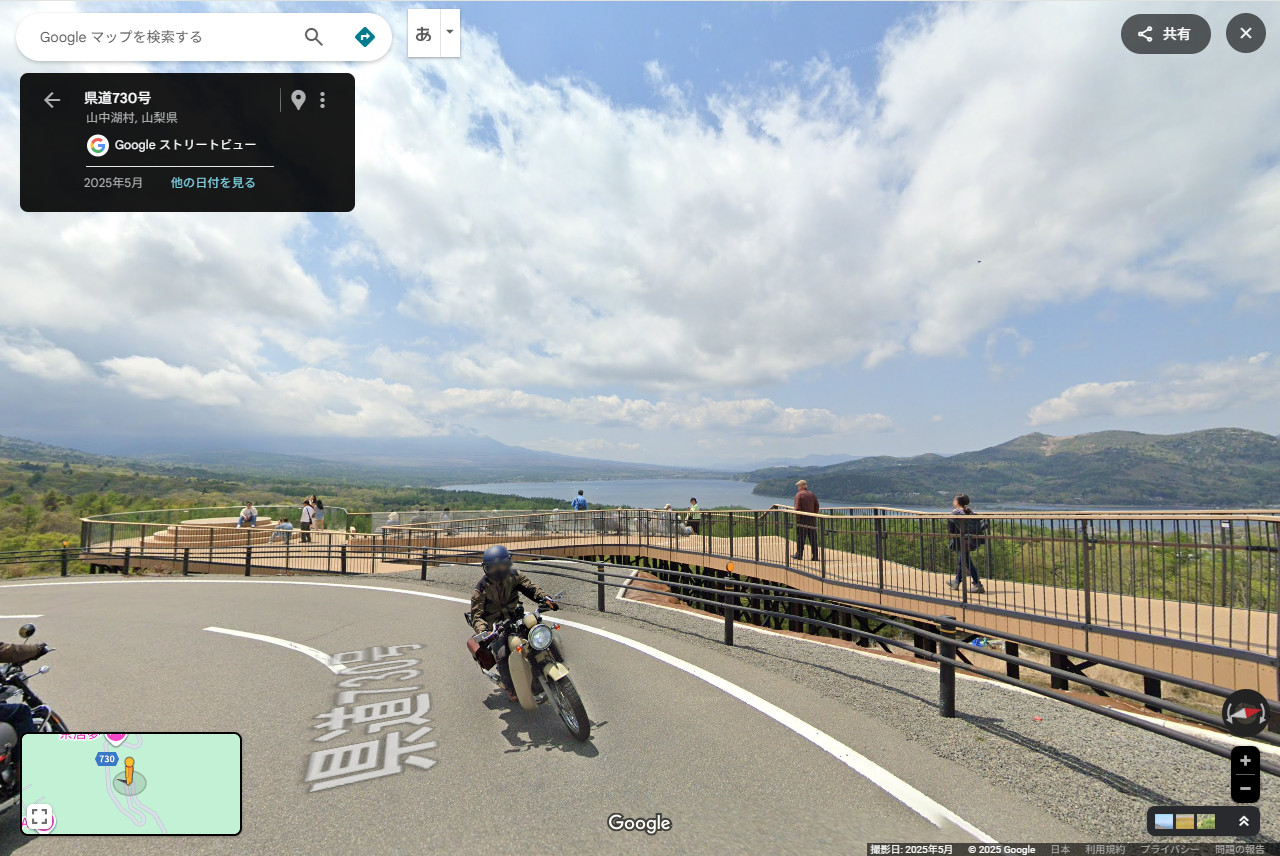Go back using the panel's left arrow
Image resolution: width=1280 pixels, height=856 pixels.
click(52, 100)
